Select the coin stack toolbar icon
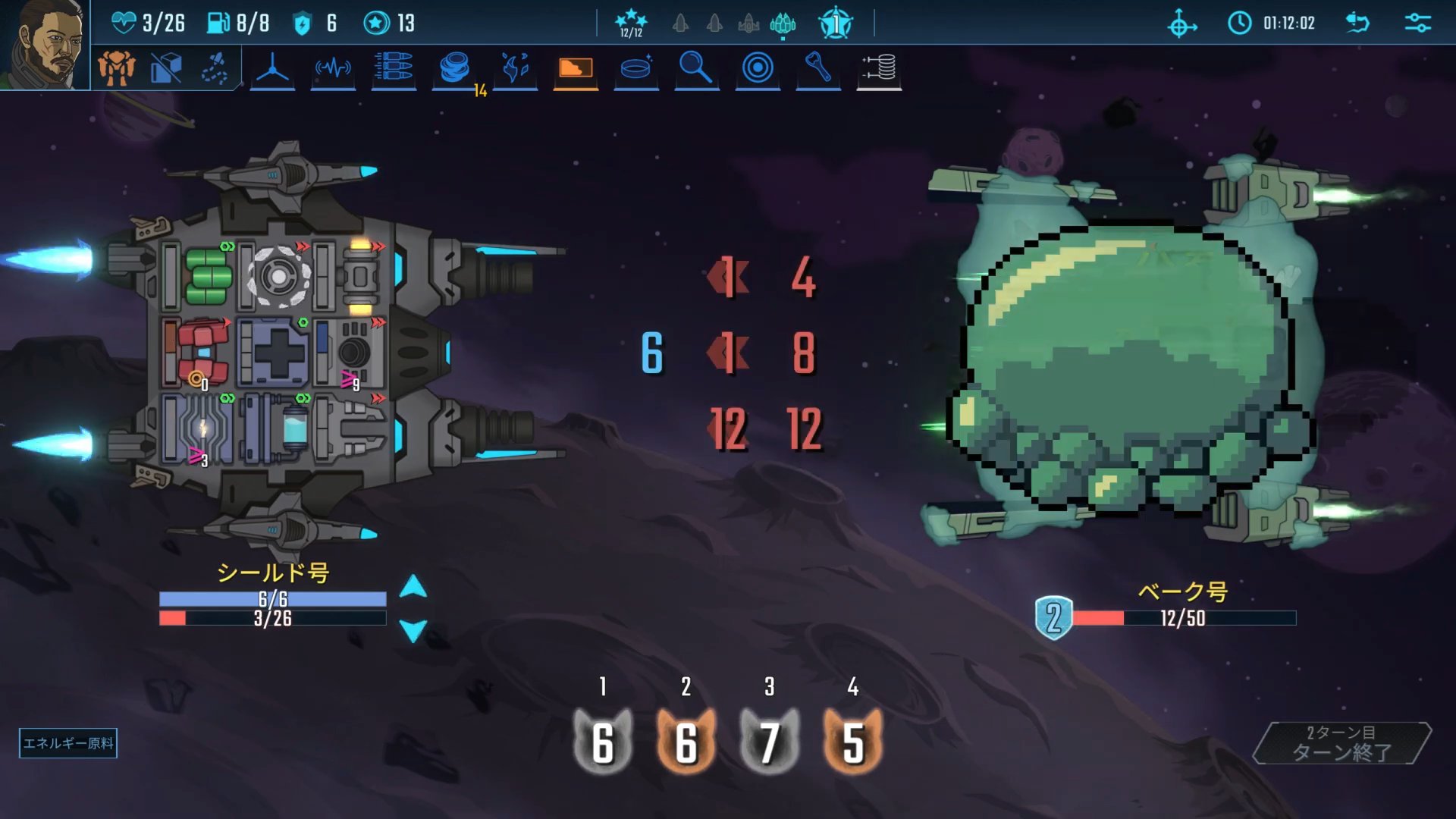This screenshot has height=819, width=1456. [454, 68]
